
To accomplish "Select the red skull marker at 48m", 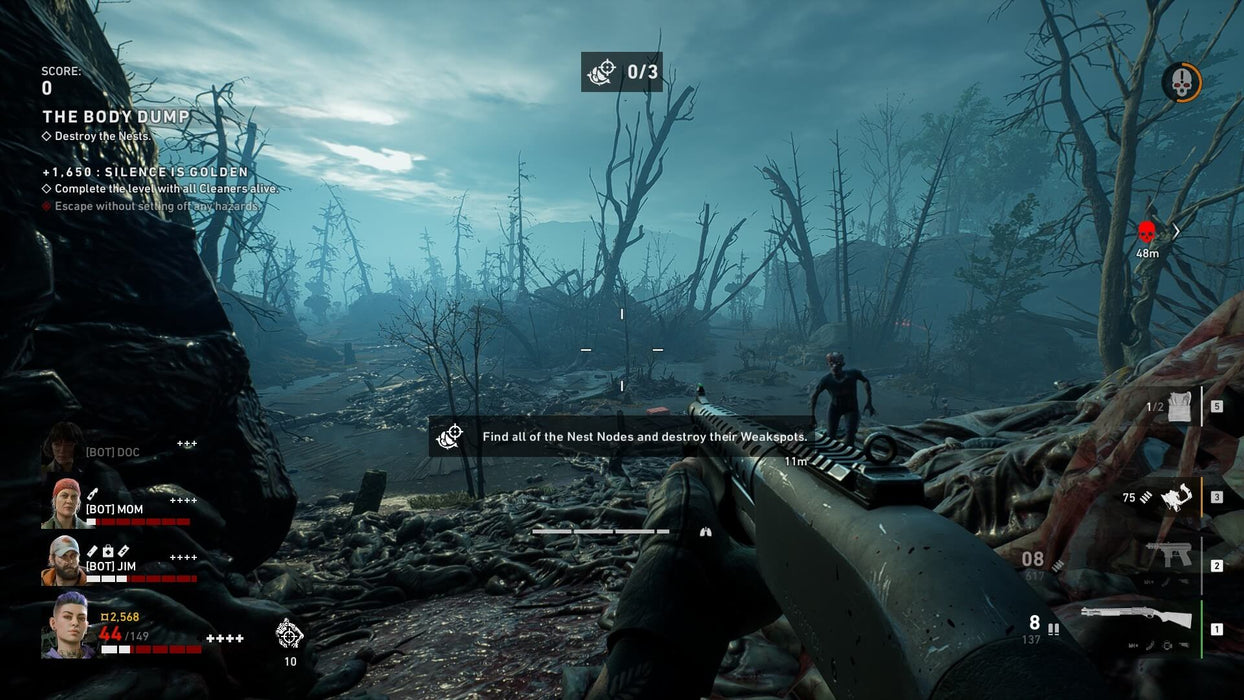I will point(1147,233).
